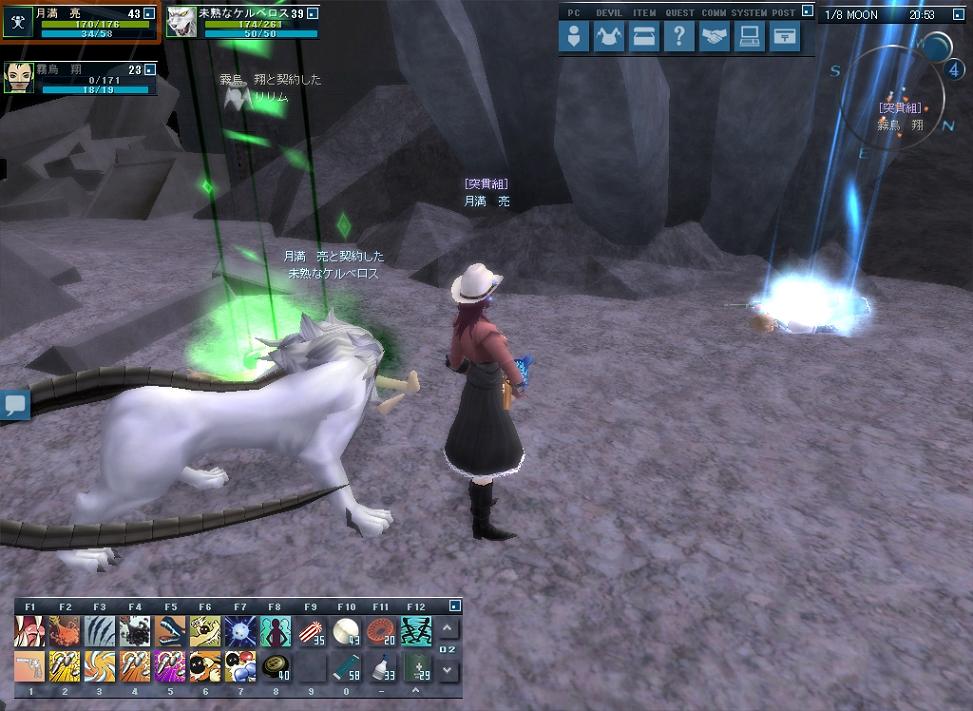Open the PC character menu
Viewport: 973px width, 711px height.
pos(574,37)
